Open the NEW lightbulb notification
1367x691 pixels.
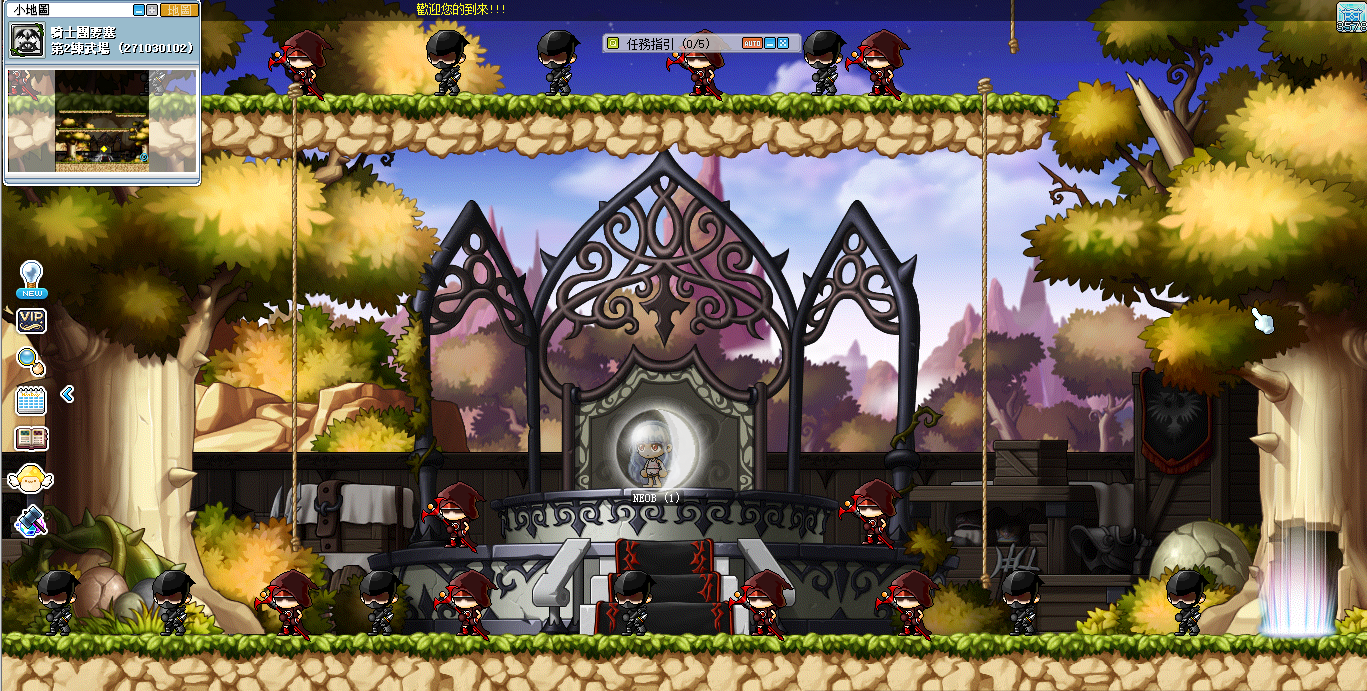(x=32, y=279)
